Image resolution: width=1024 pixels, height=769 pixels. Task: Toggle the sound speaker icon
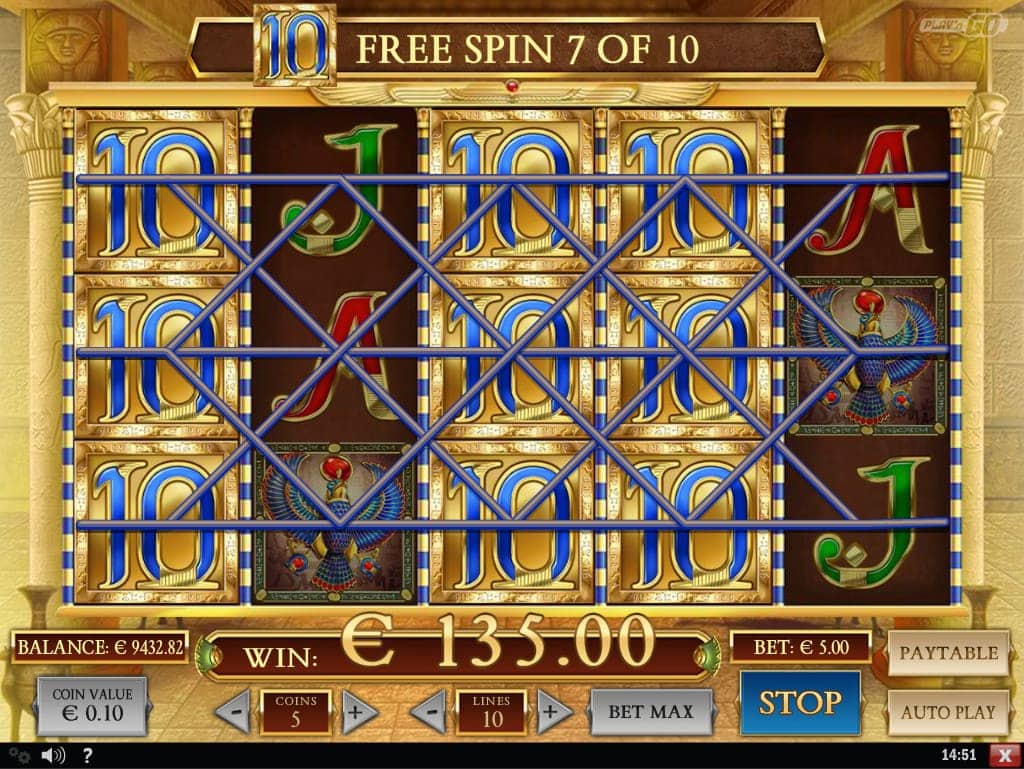tap(56, 755)
